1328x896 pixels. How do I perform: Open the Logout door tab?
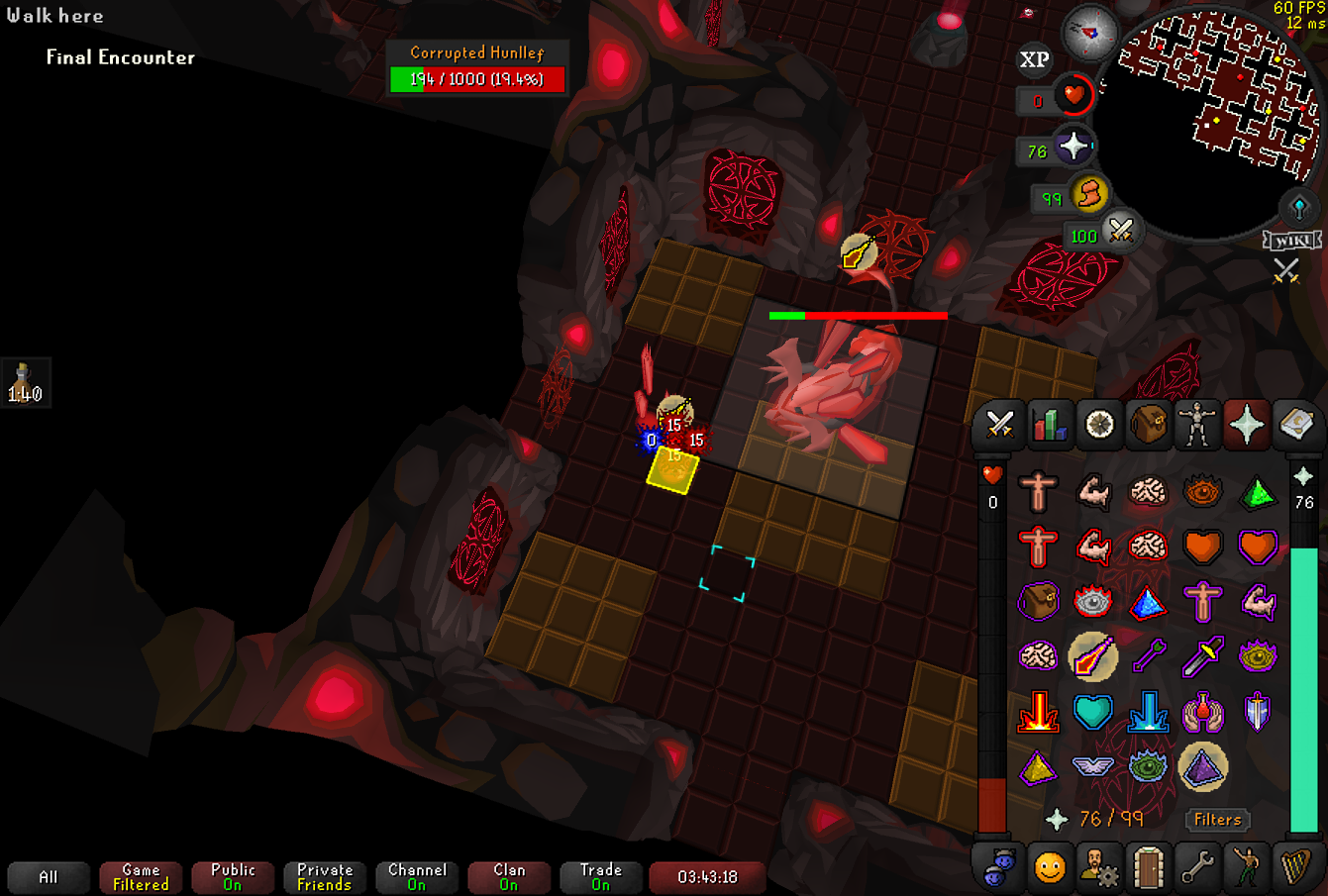1148,868
